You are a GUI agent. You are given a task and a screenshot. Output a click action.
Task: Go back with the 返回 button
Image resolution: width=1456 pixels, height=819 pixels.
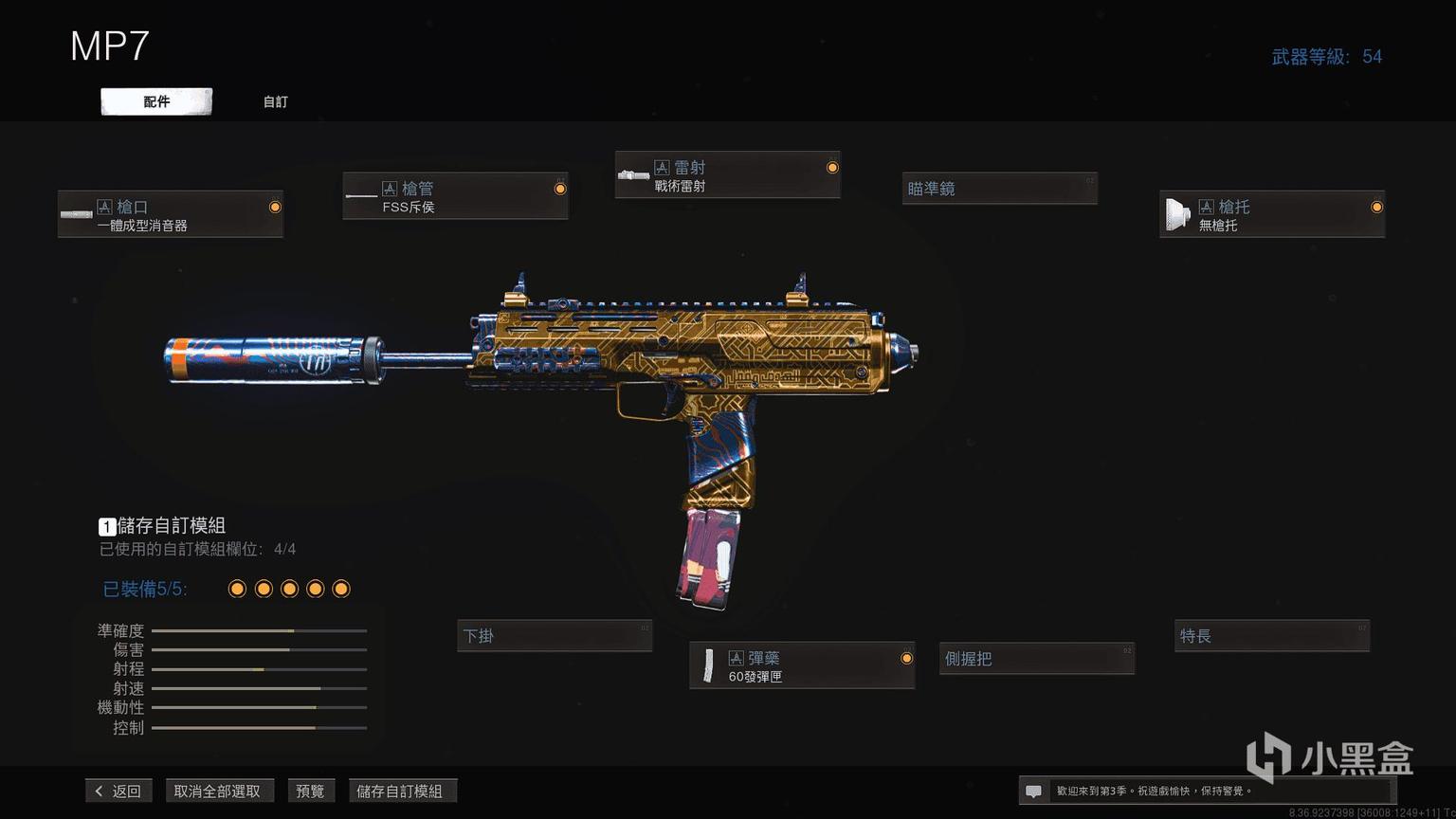tap(118, 791)
